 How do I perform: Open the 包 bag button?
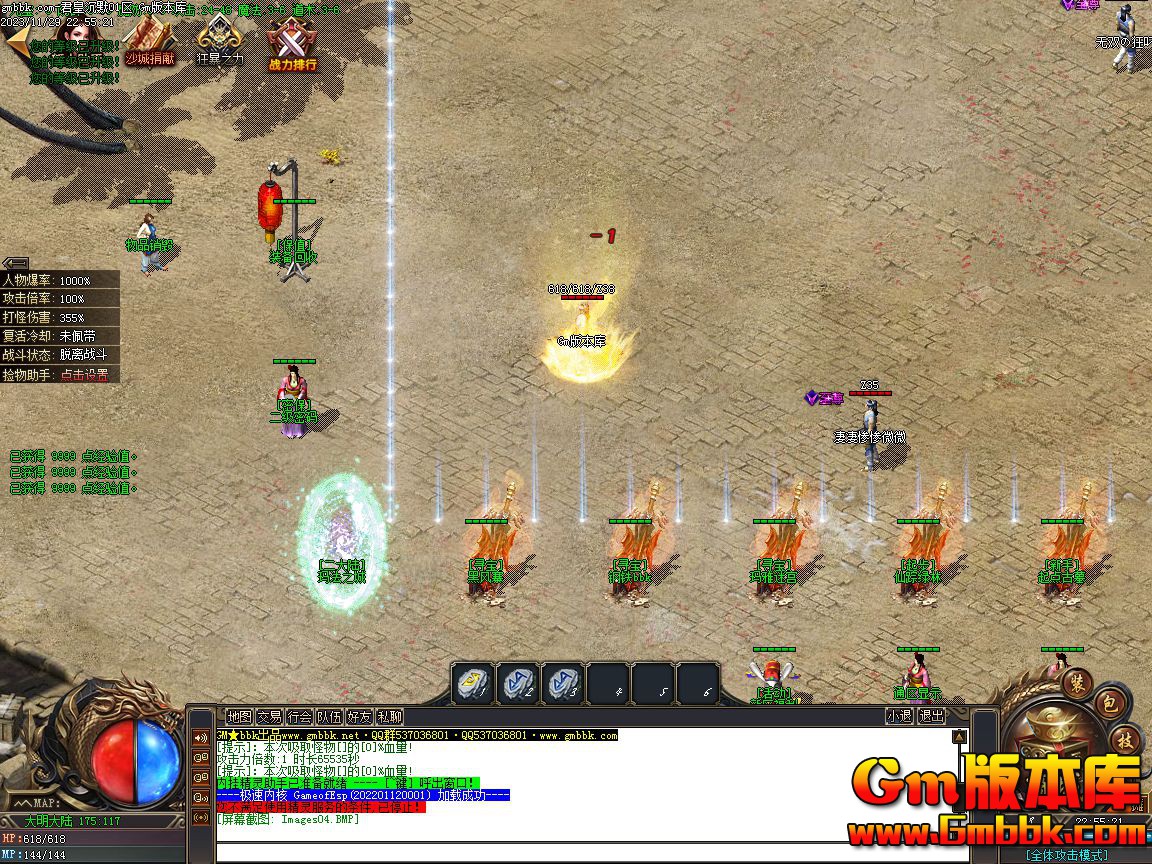point(1110,704)
